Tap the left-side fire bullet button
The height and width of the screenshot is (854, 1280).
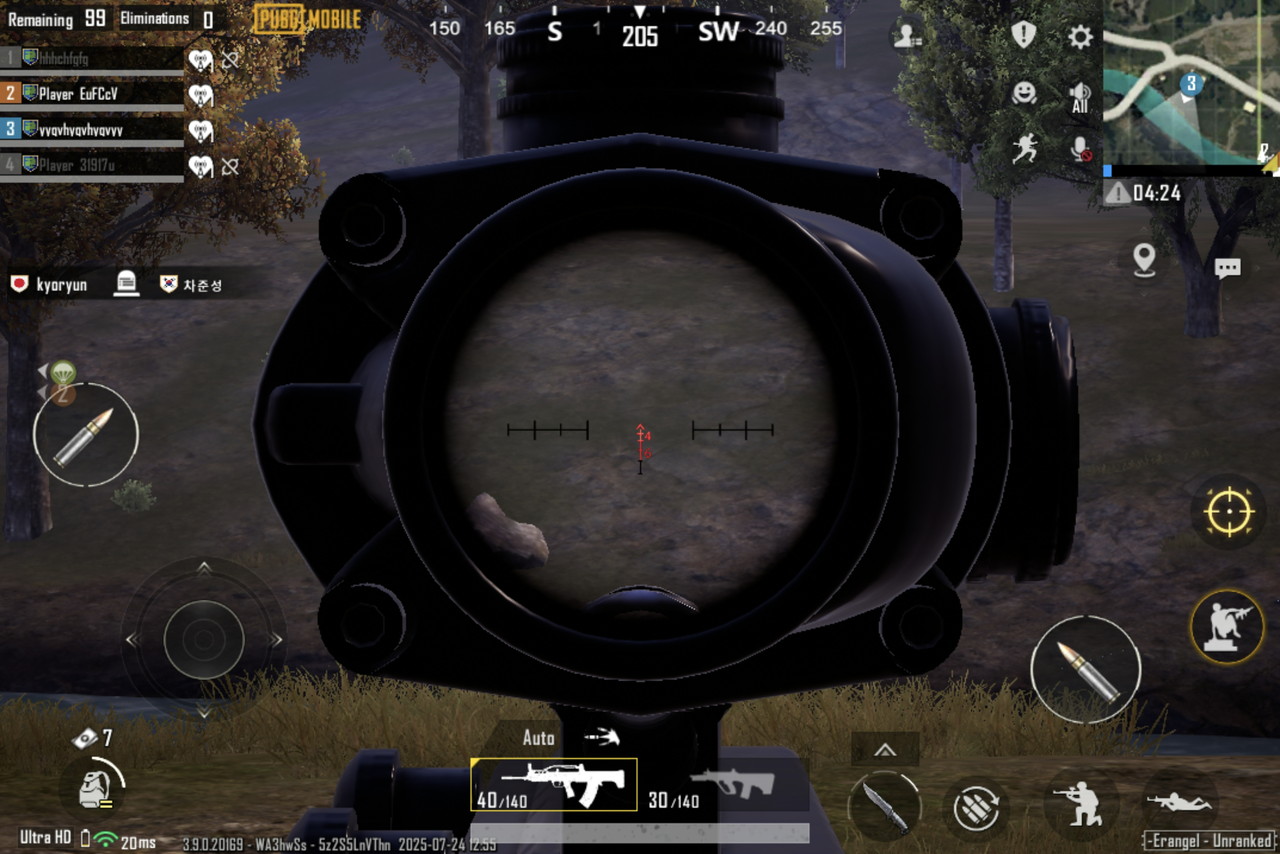tap(86, 435)
